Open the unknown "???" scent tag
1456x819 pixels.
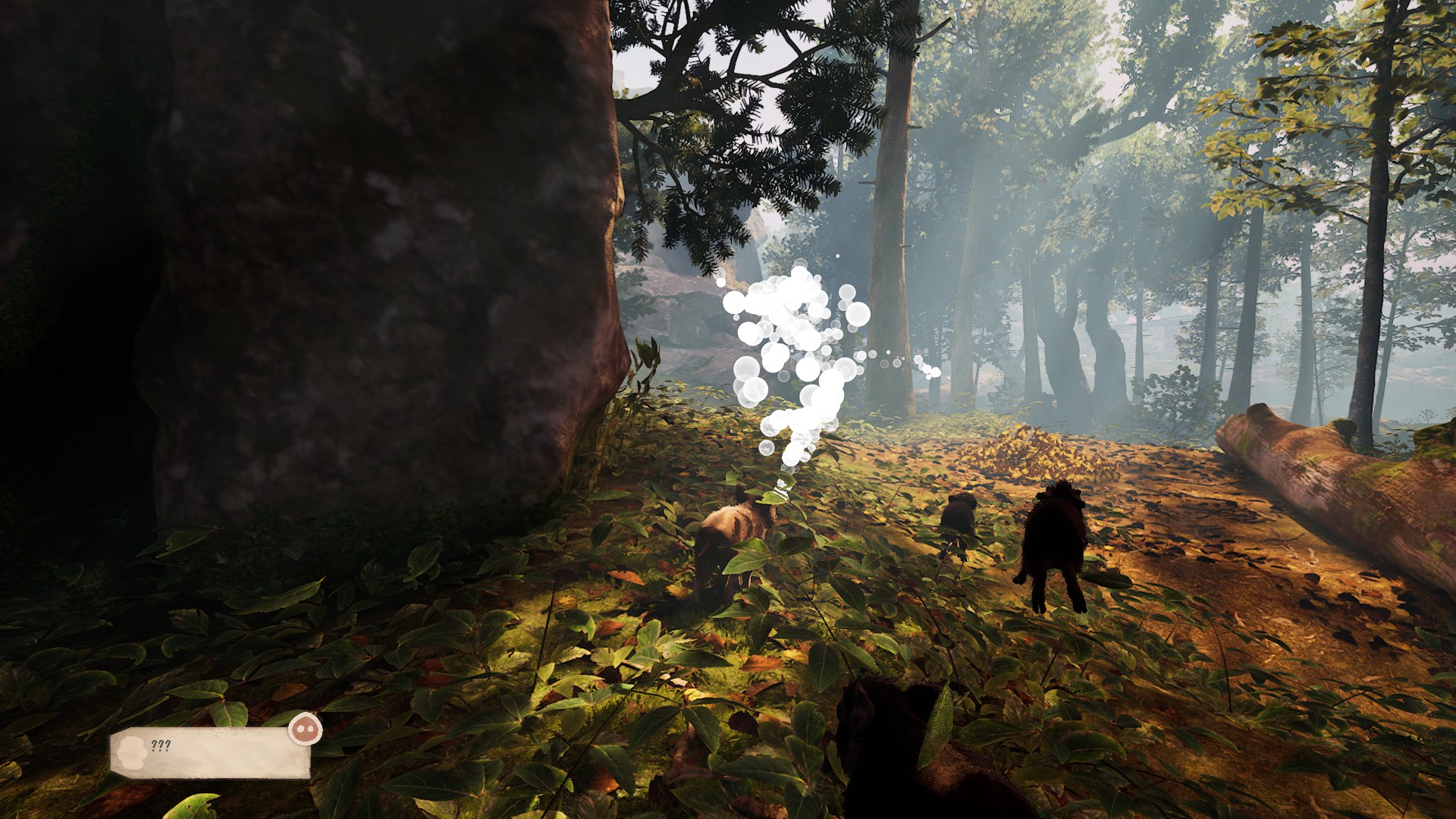209,752
